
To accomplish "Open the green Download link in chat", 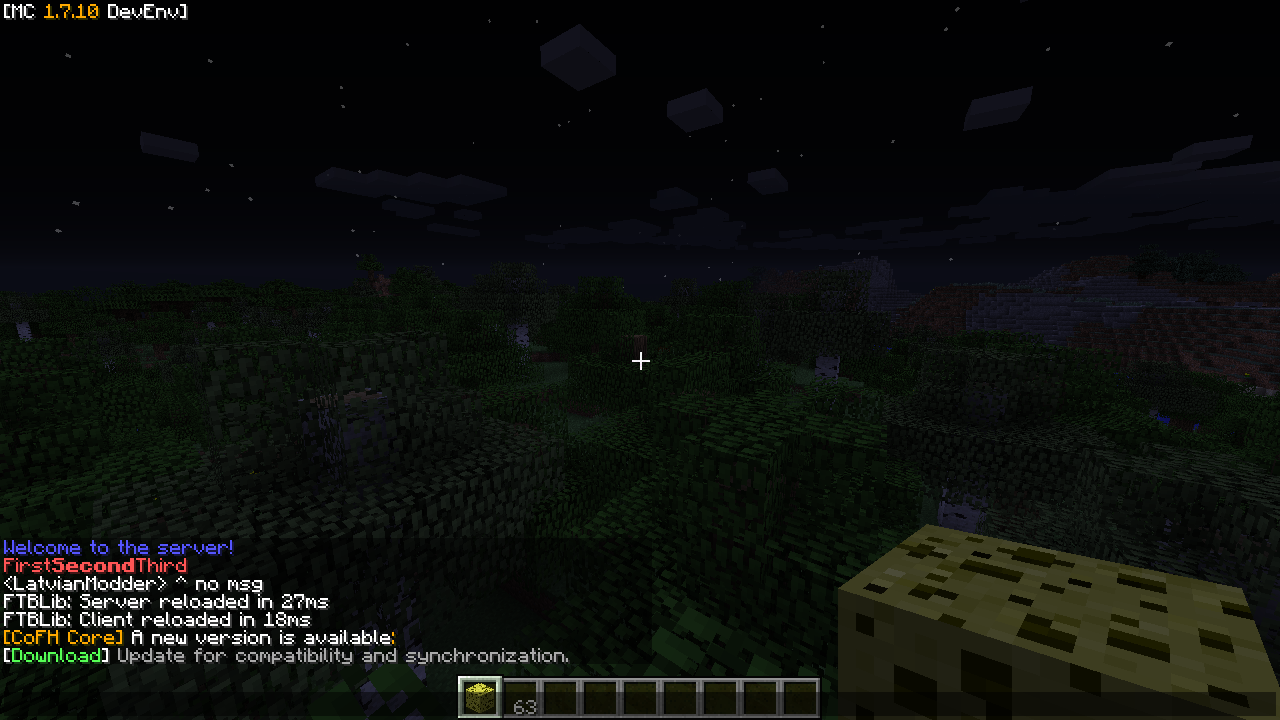I will (56, 656).
